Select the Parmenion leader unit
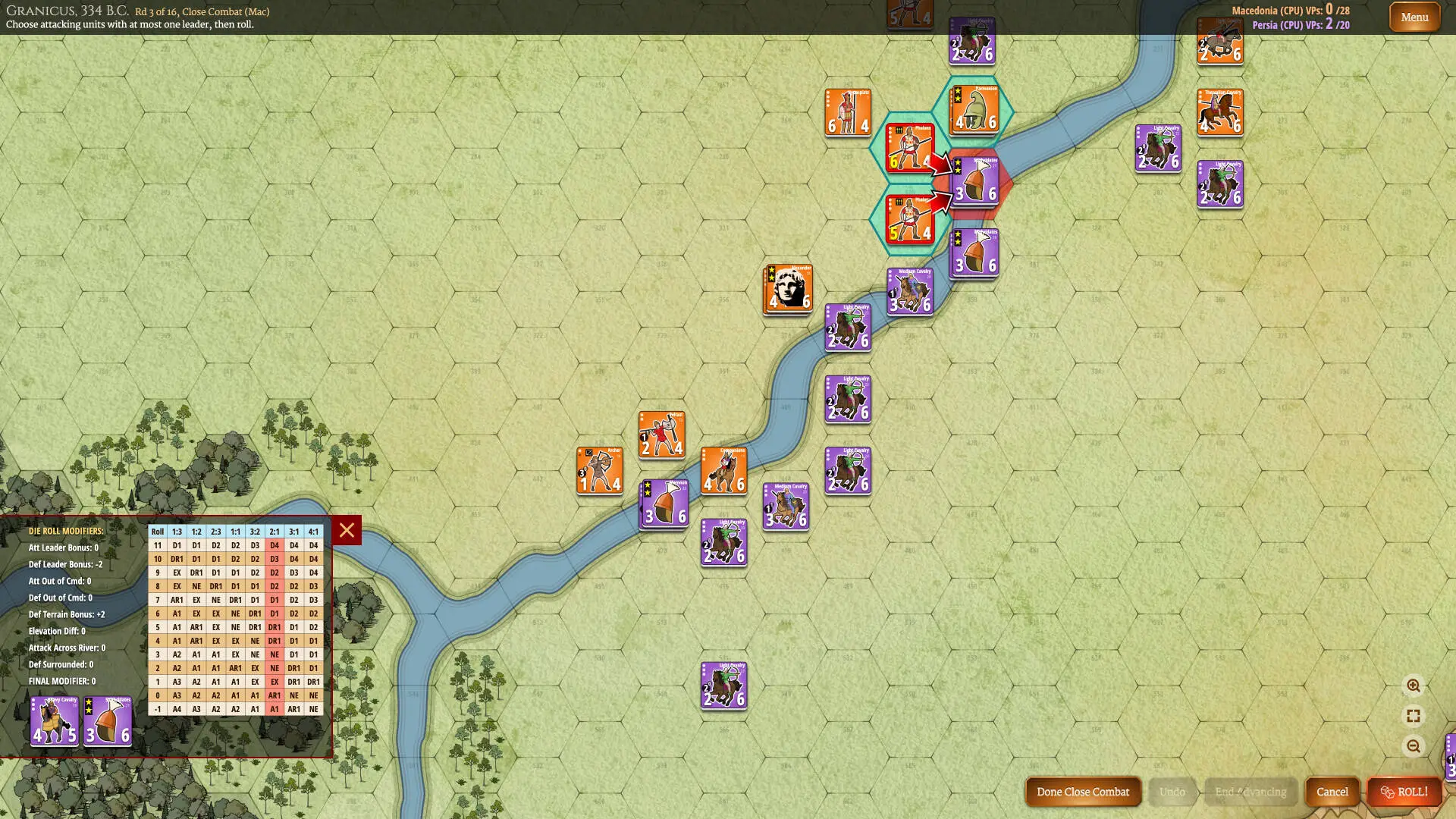The height and width of the screenshot is (819, 1456). [x=974, y=108]
